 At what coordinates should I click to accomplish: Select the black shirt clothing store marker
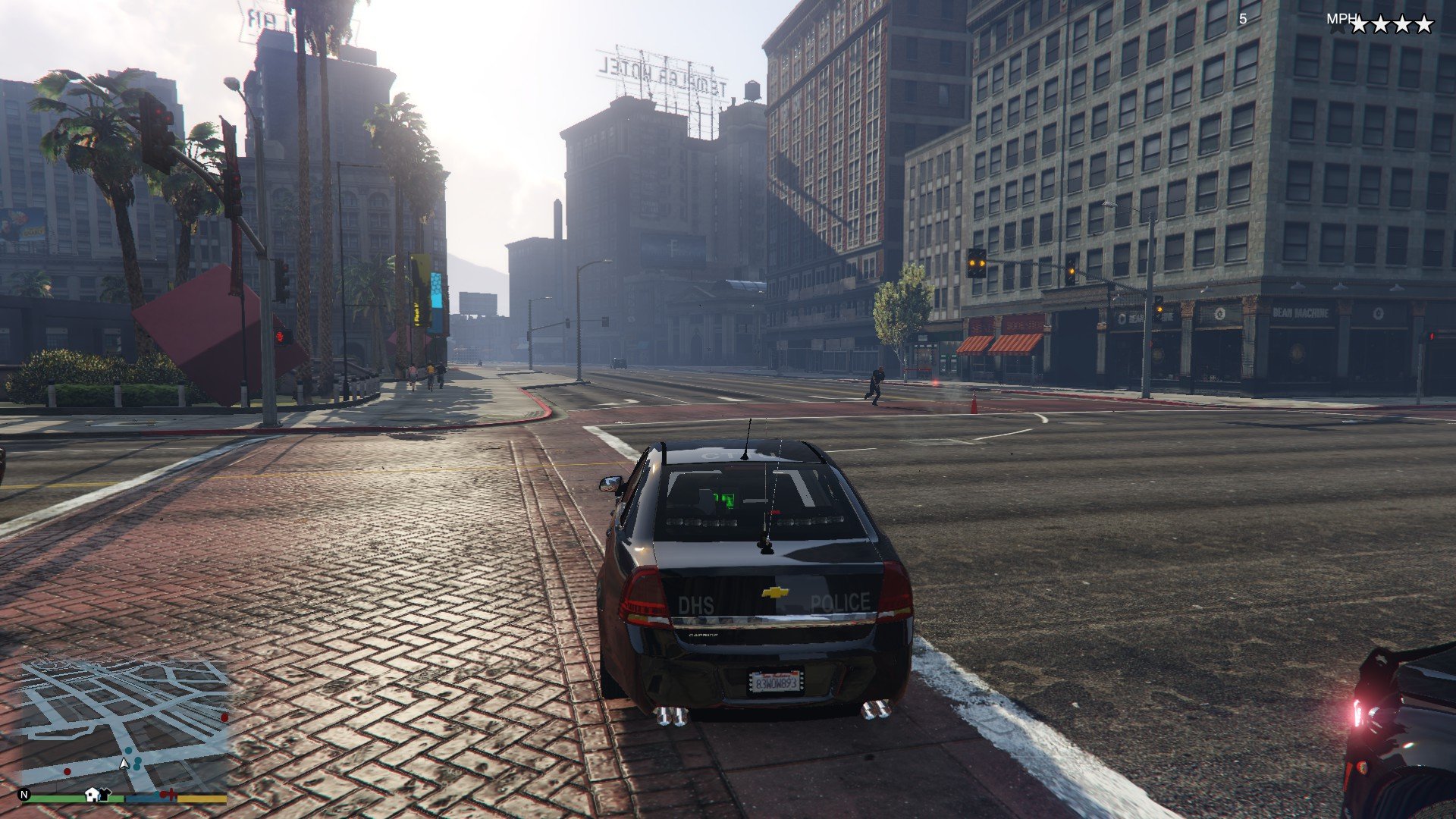[105, 794]
